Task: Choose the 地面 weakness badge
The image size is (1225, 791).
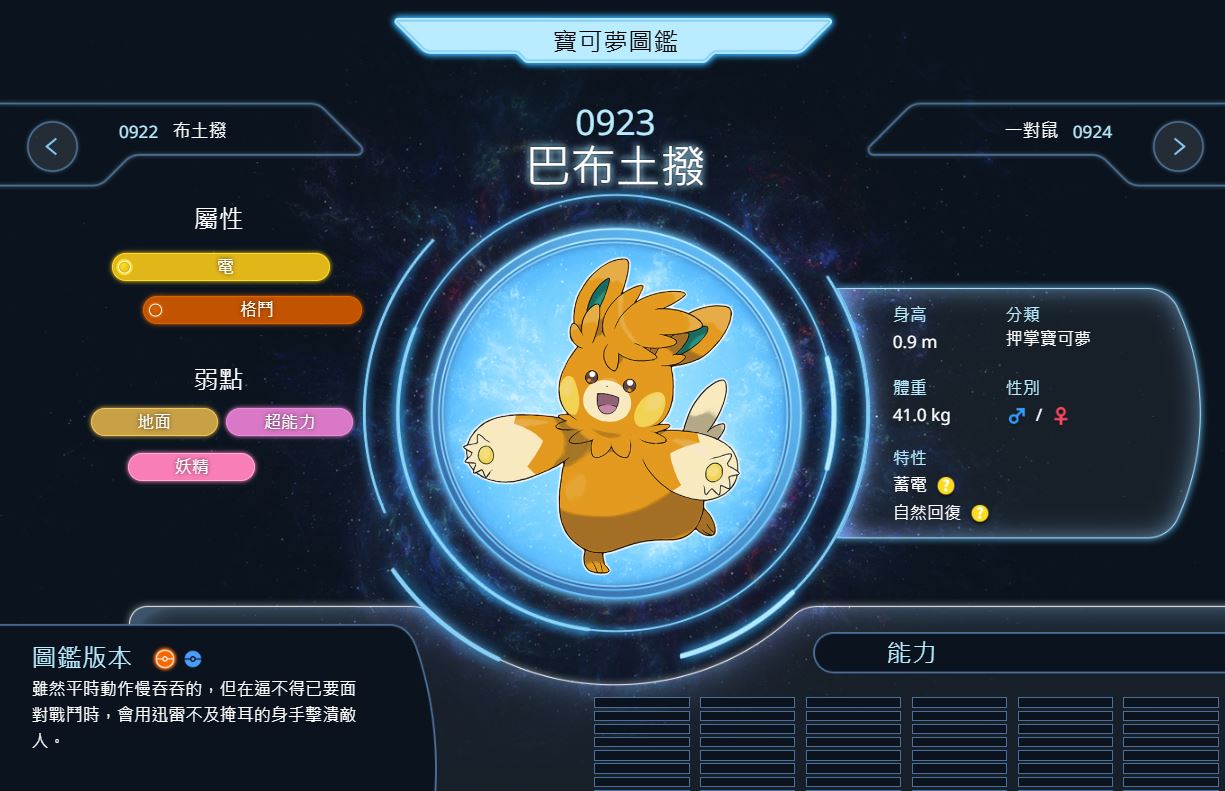Action: 154,422
